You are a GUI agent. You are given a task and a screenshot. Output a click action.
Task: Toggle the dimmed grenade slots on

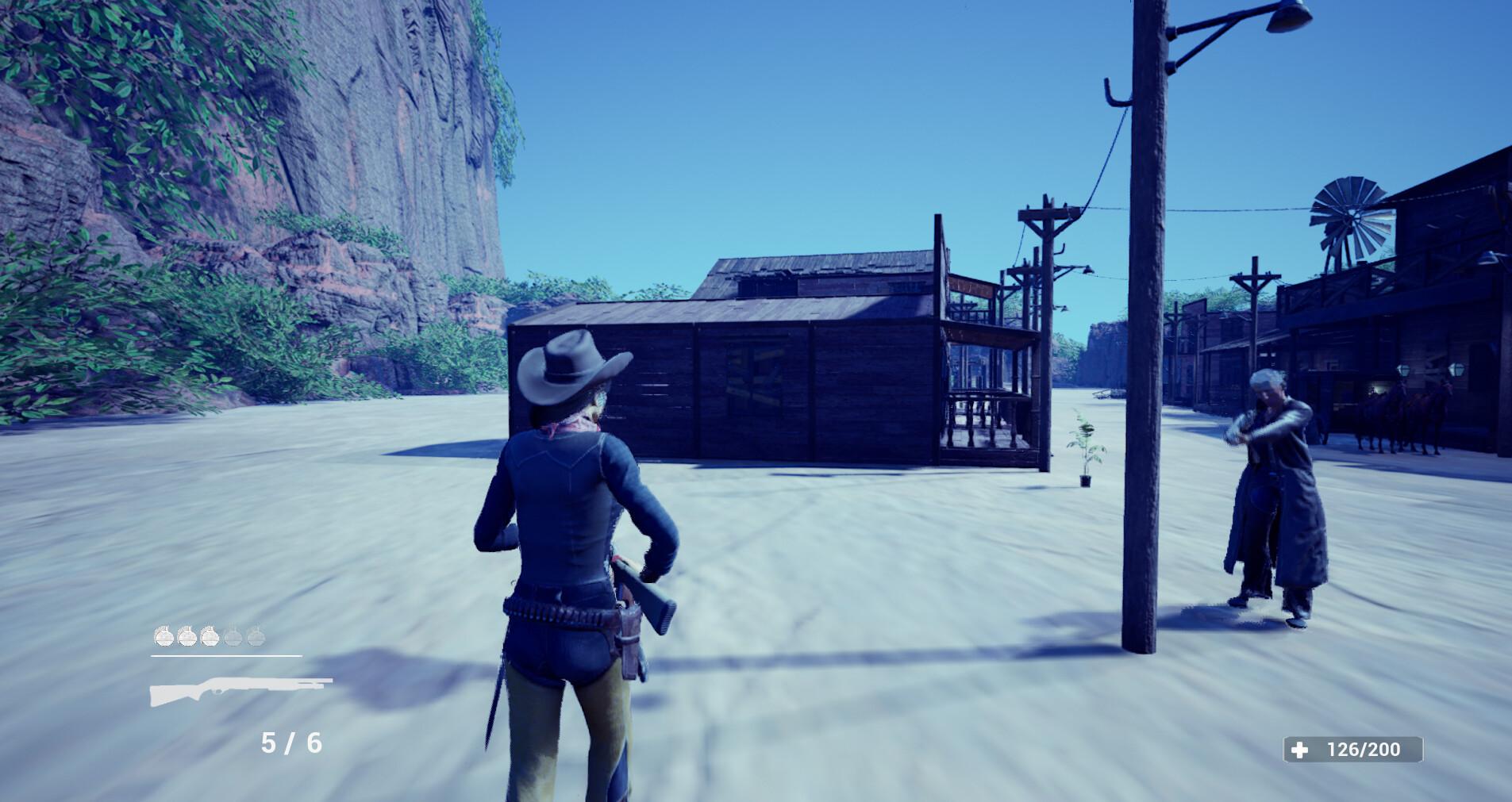point(244,635)
